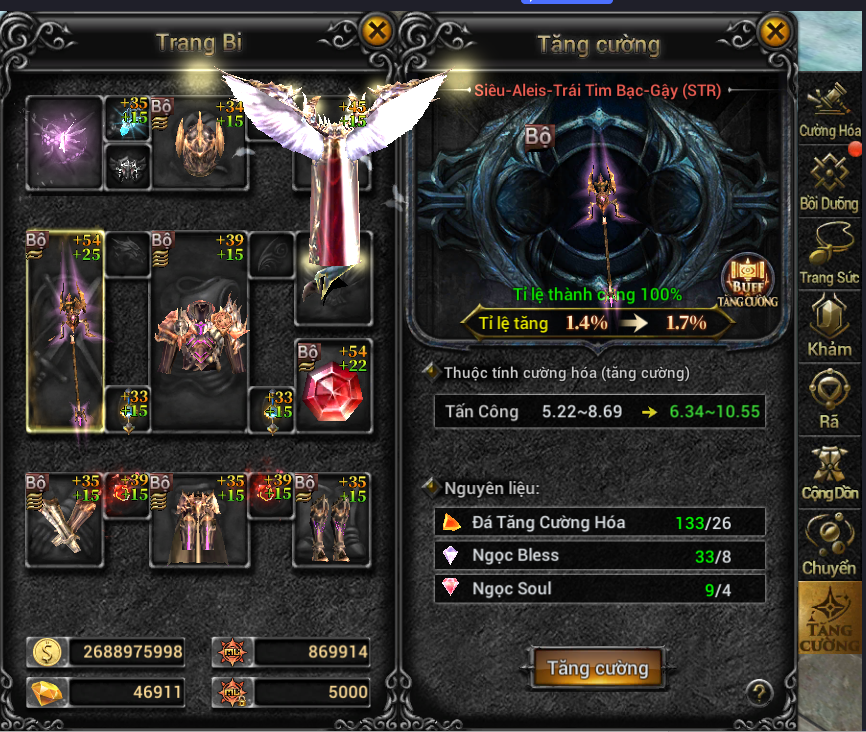The width and height of the screenshot is (866, 732).
Task: Select the equipped staff weapon slot
Action: click(x=64, y=330)
